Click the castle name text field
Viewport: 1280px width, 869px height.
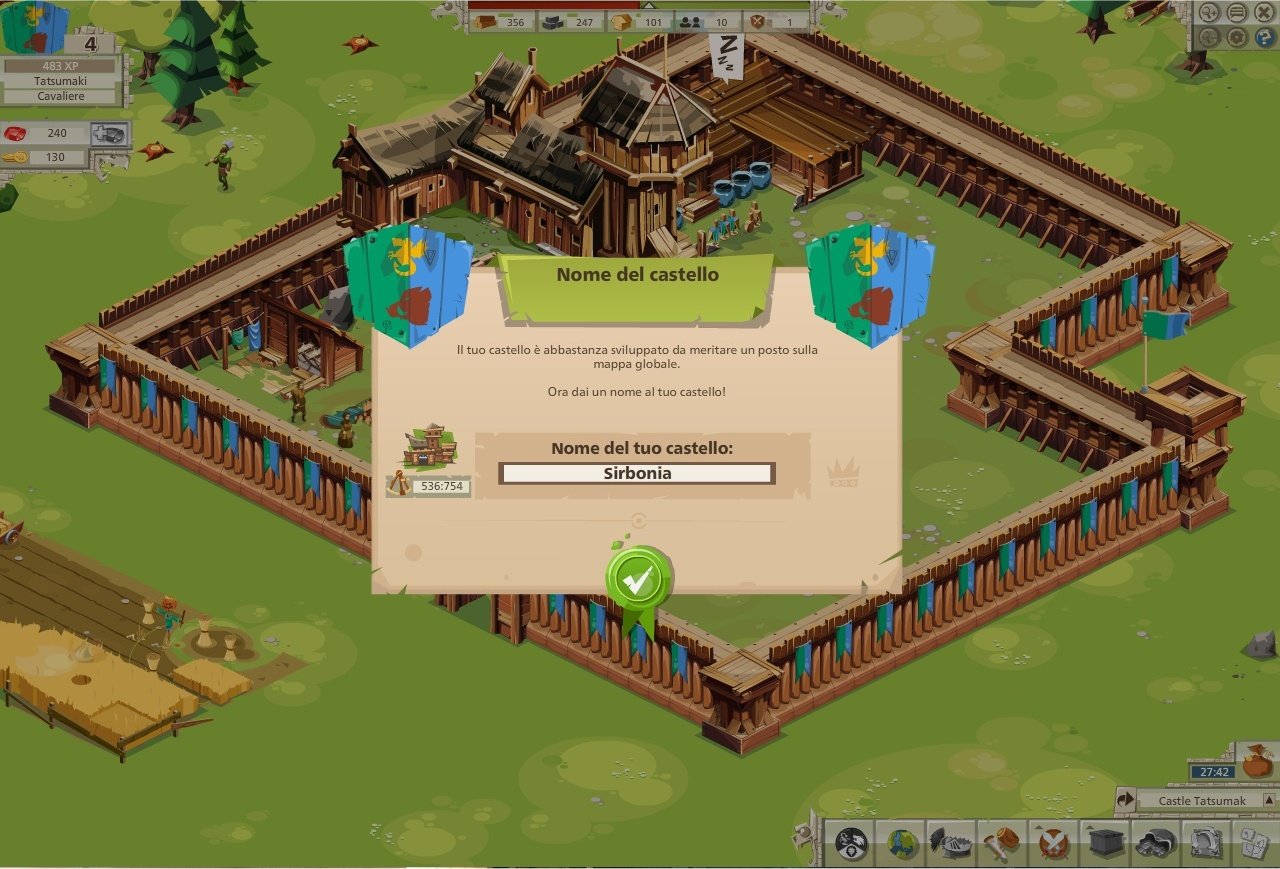pyautogui.click(x=636, y=473)
